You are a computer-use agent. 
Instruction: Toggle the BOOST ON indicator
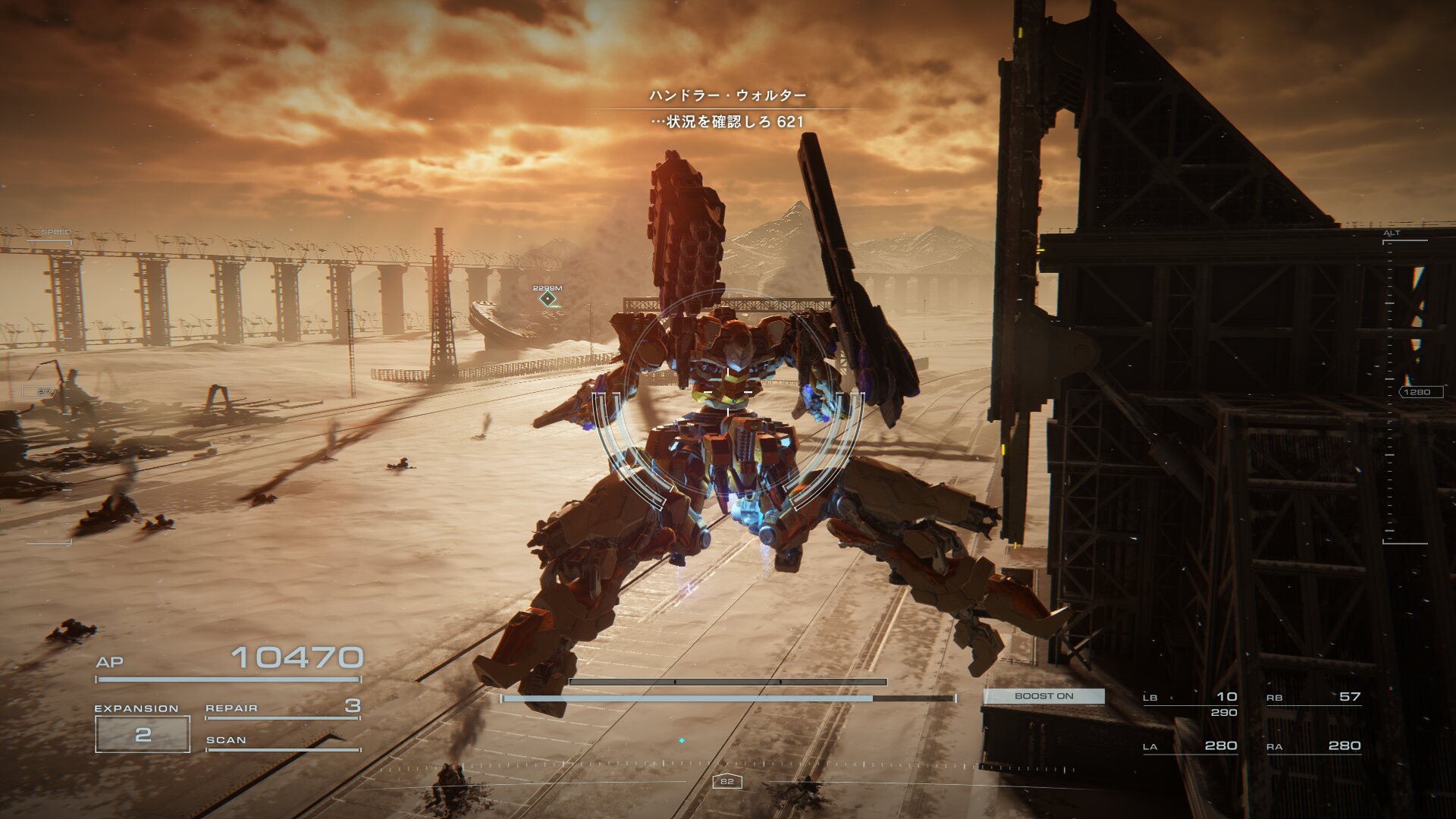1043,696
